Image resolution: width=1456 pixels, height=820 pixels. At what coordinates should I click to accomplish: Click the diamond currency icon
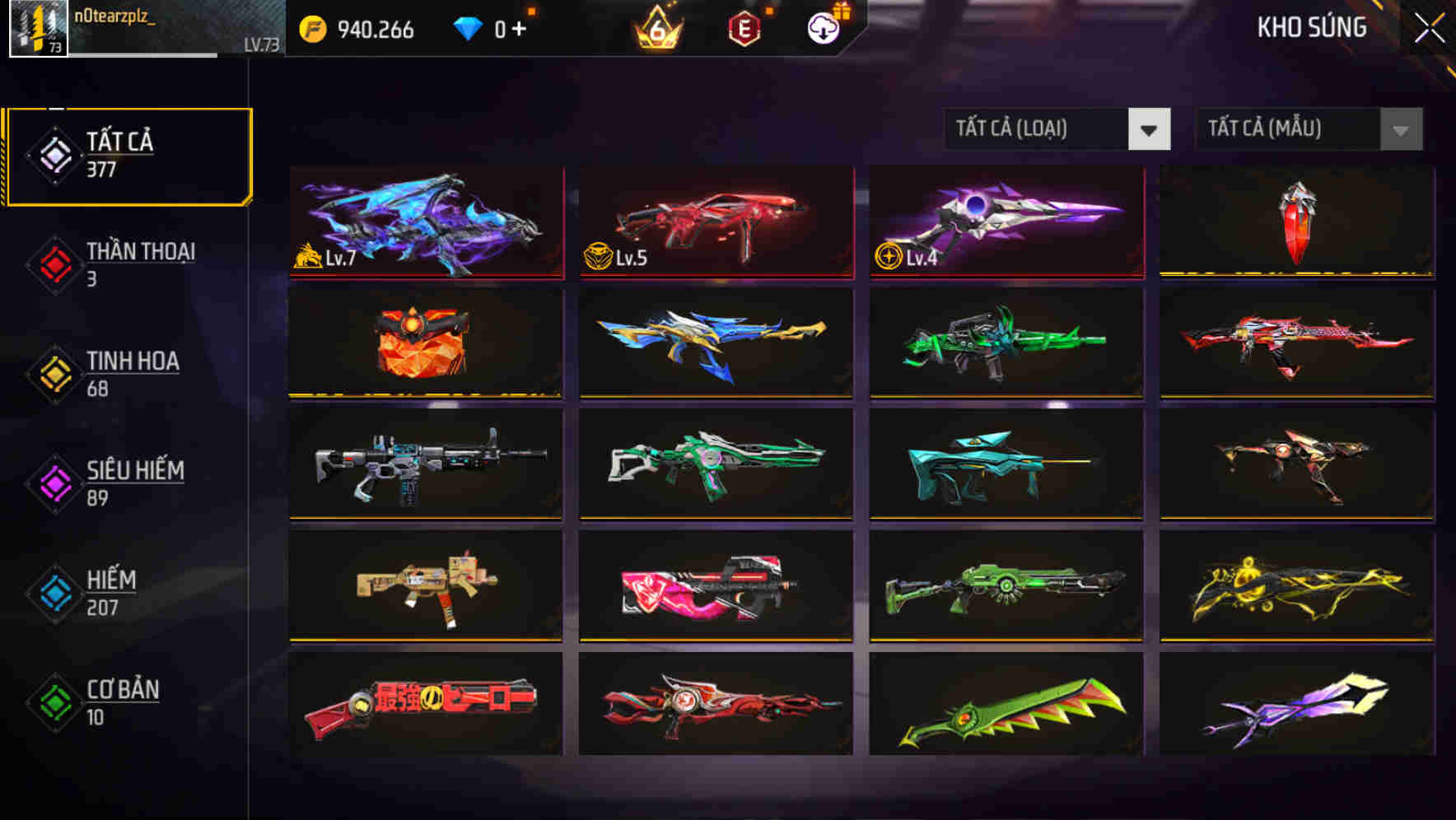click(x=468, y=27)
